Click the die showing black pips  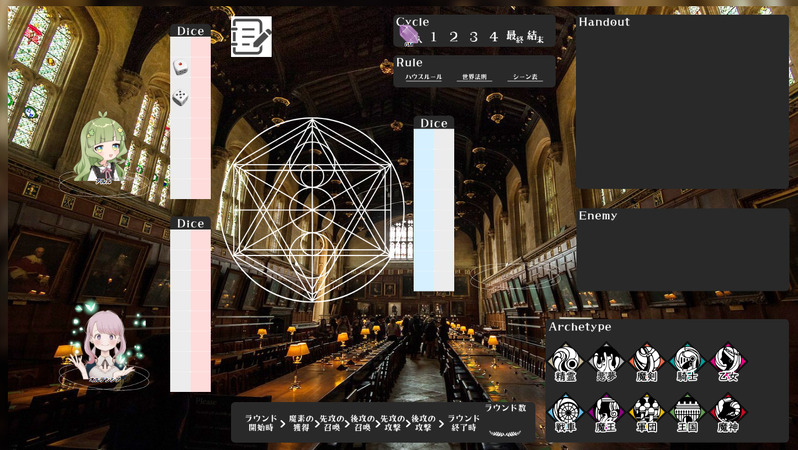tap(180, 98)
